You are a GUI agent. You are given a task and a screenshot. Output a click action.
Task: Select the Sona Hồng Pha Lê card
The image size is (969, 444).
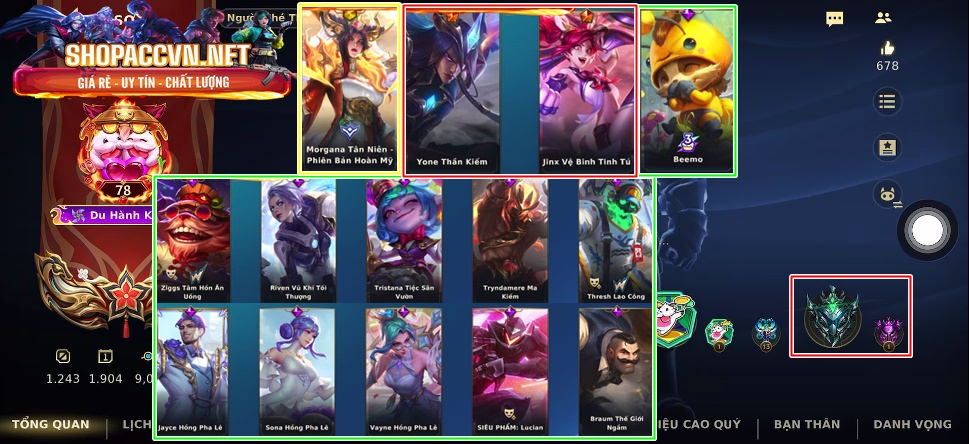point(297,369)
